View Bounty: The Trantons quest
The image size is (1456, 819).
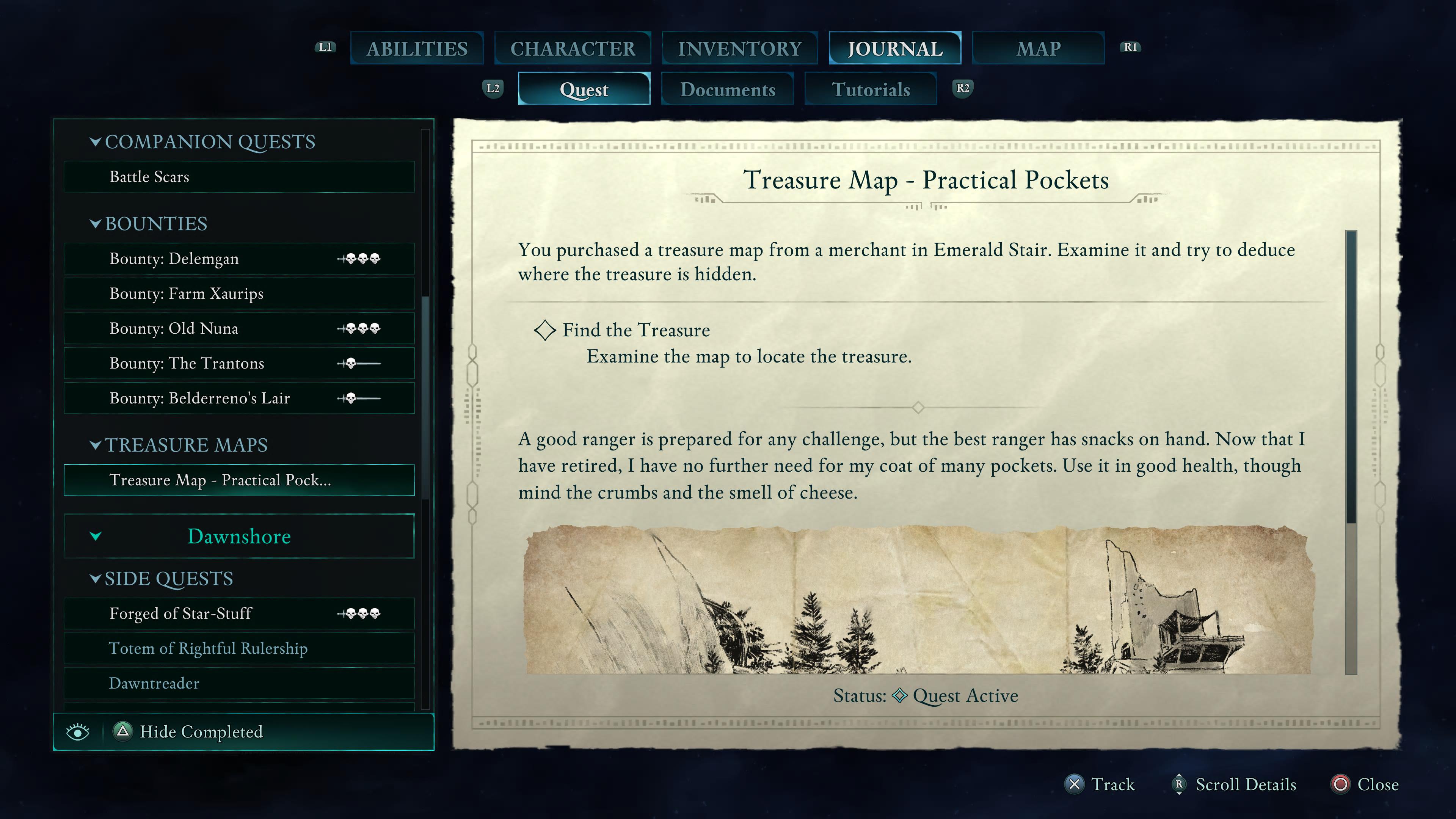pos(239,364)
